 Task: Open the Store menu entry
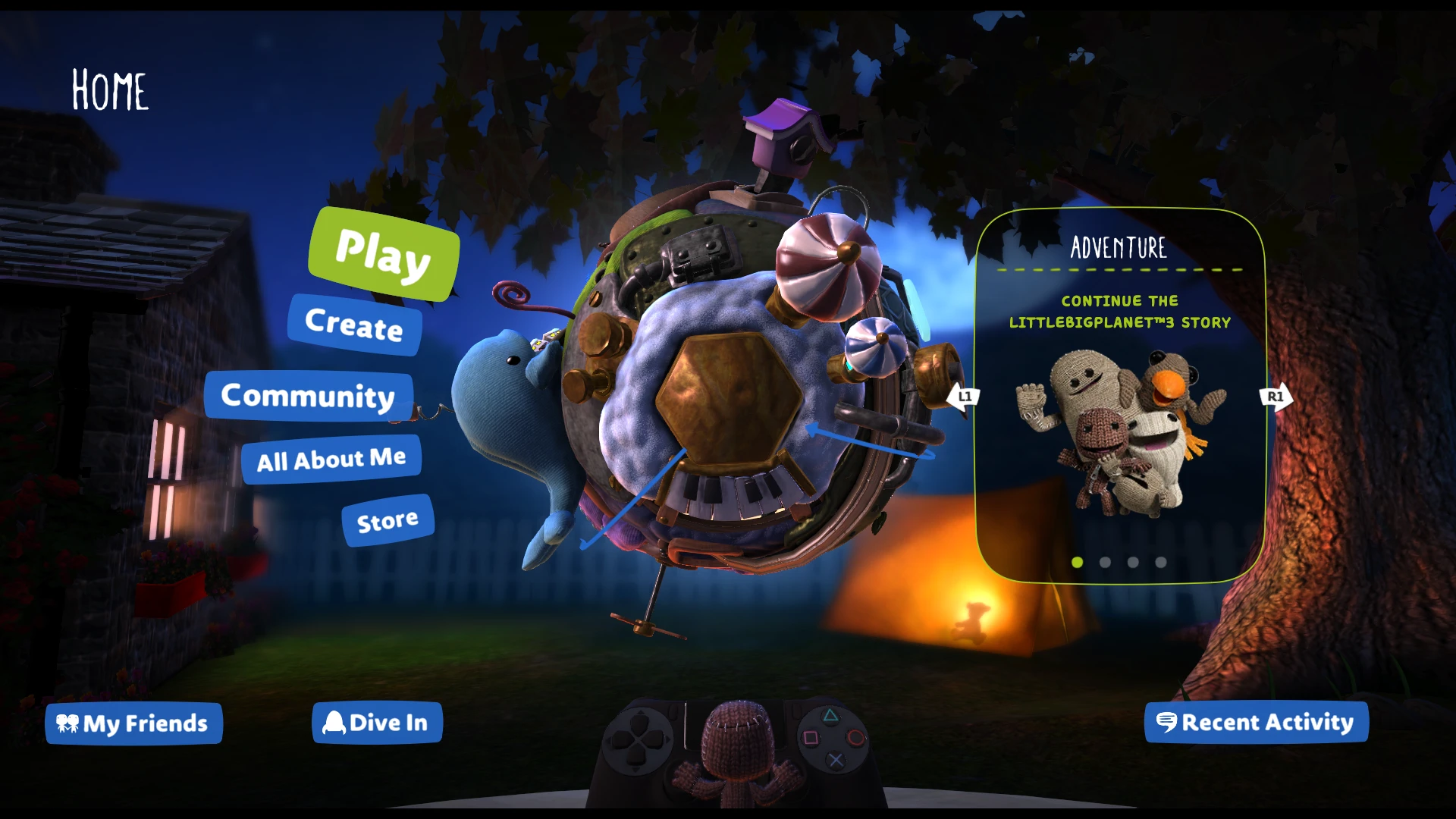point(387,519)
